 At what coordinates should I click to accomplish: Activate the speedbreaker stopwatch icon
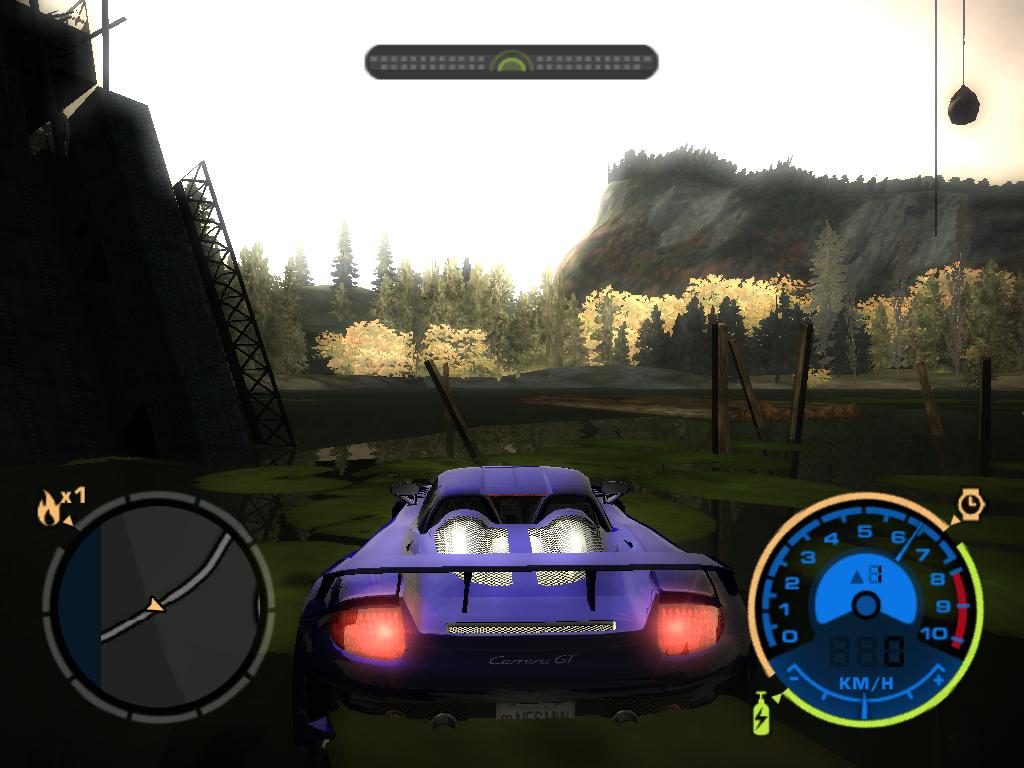pos(970,505)
